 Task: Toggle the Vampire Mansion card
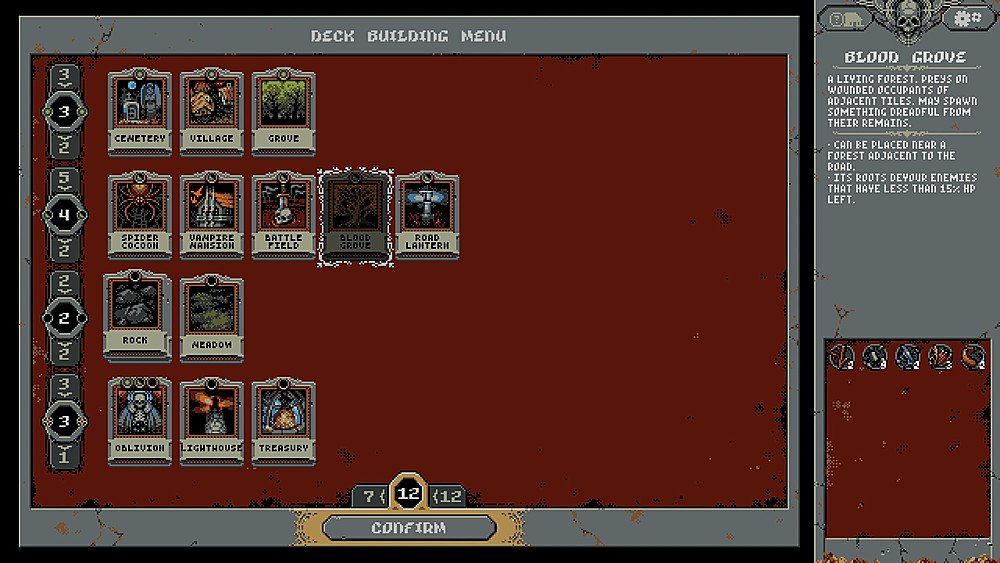pyautogui.click(x=211, y=215)
